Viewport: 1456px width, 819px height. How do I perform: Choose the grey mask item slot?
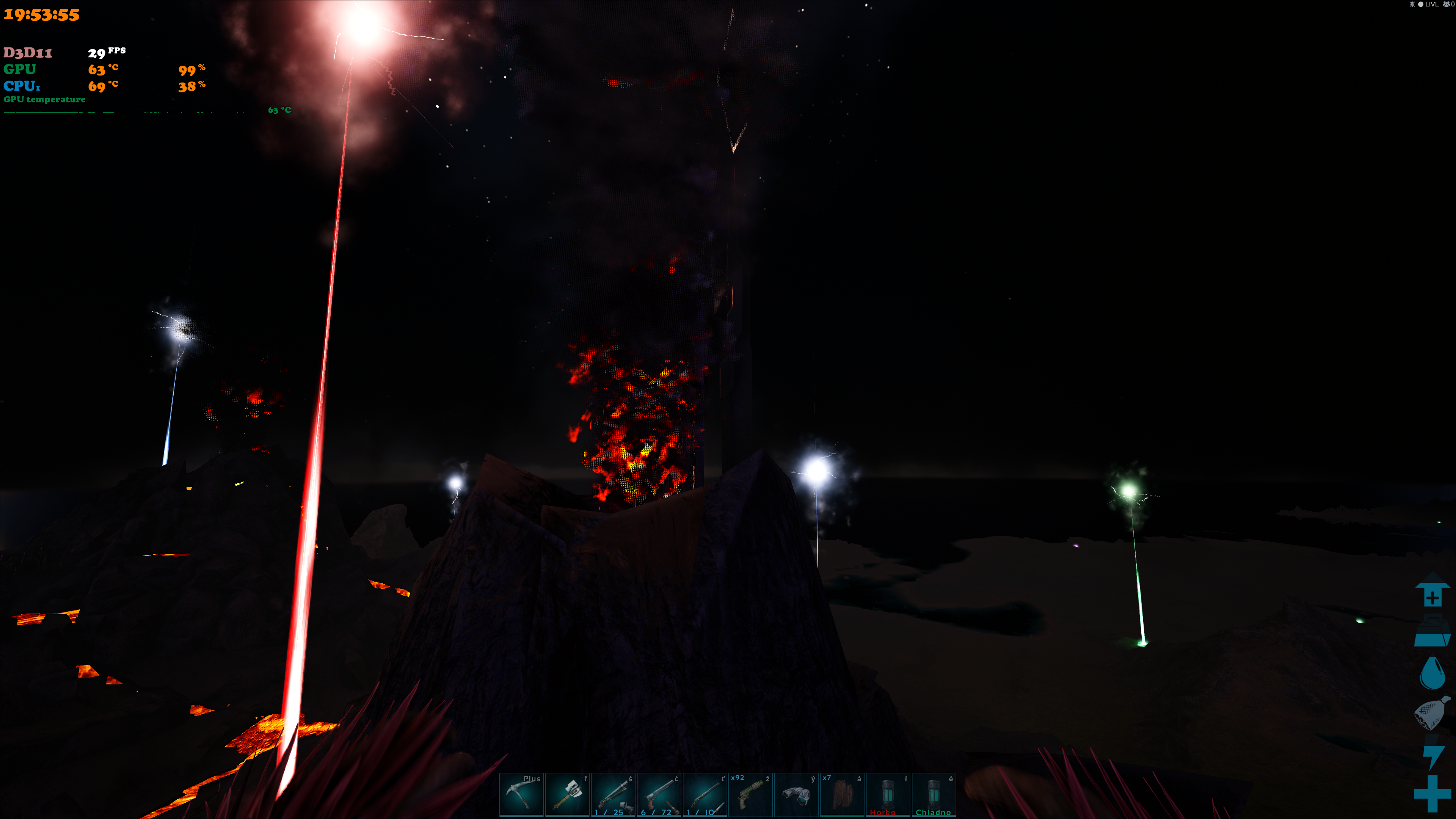796,794
